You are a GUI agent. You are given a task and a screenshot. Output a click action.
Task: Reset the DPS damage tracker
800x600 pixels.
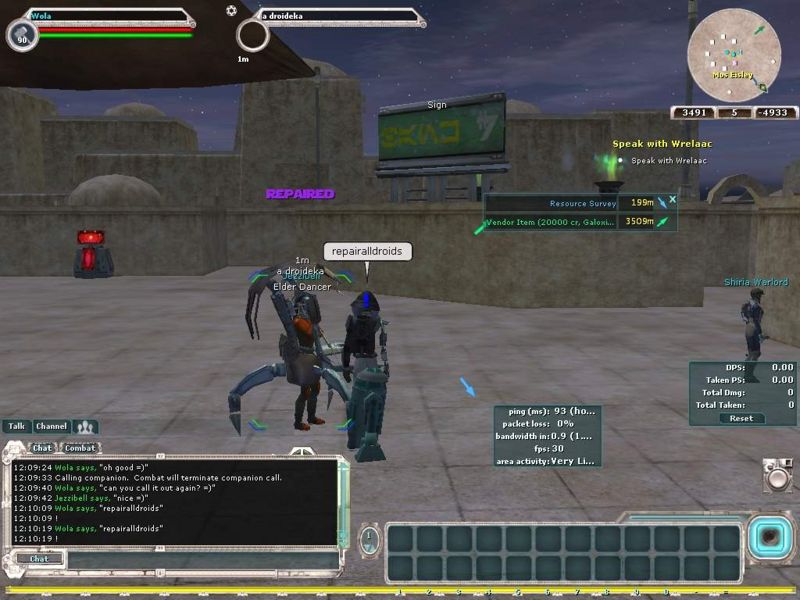point(741,418)
